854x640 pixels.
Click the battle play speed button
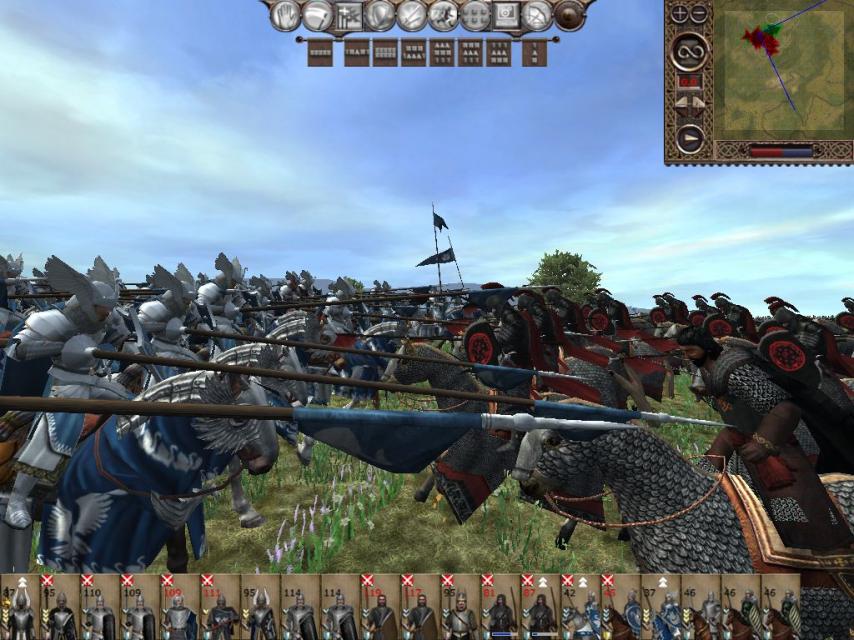click(x=689, y=138)
